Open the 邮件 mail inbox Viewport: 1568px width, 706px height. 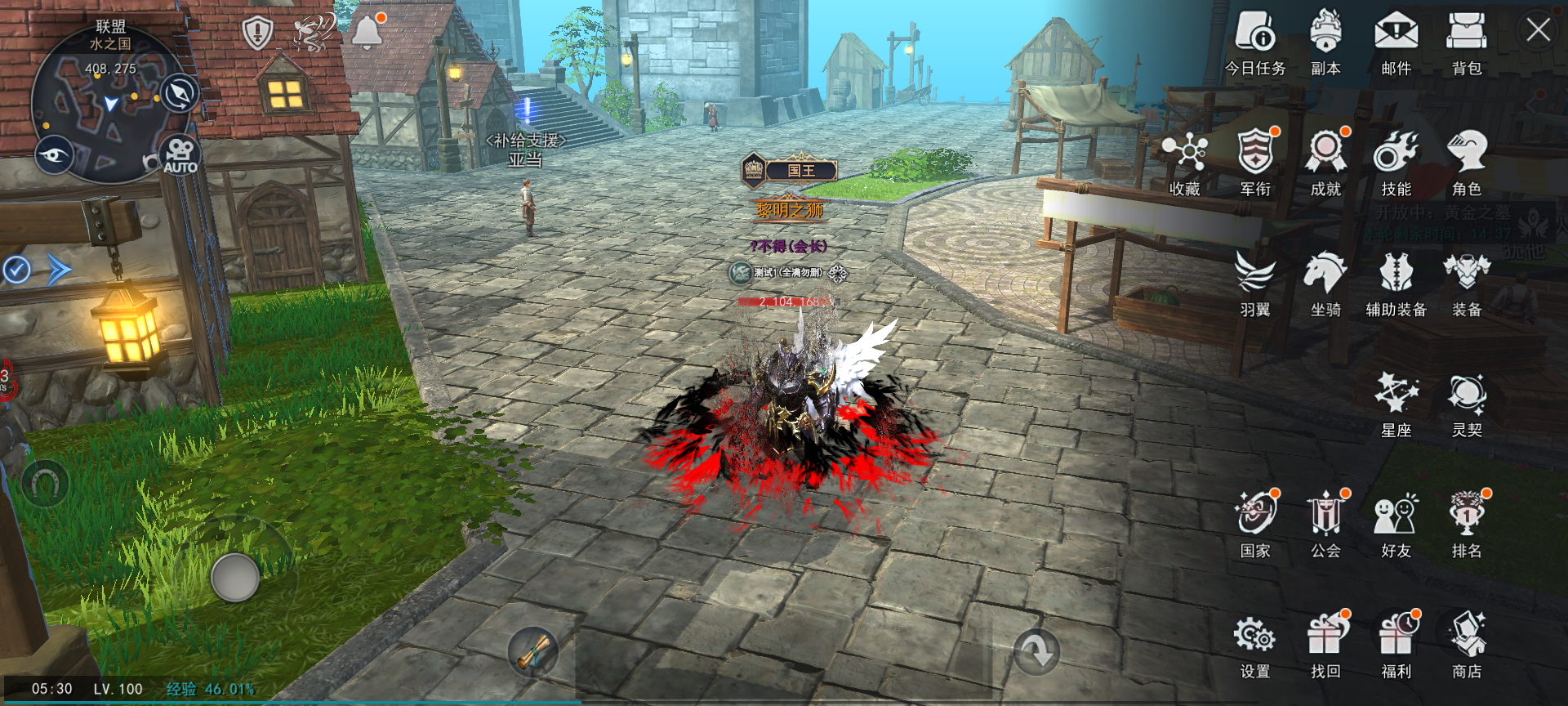1398,37
